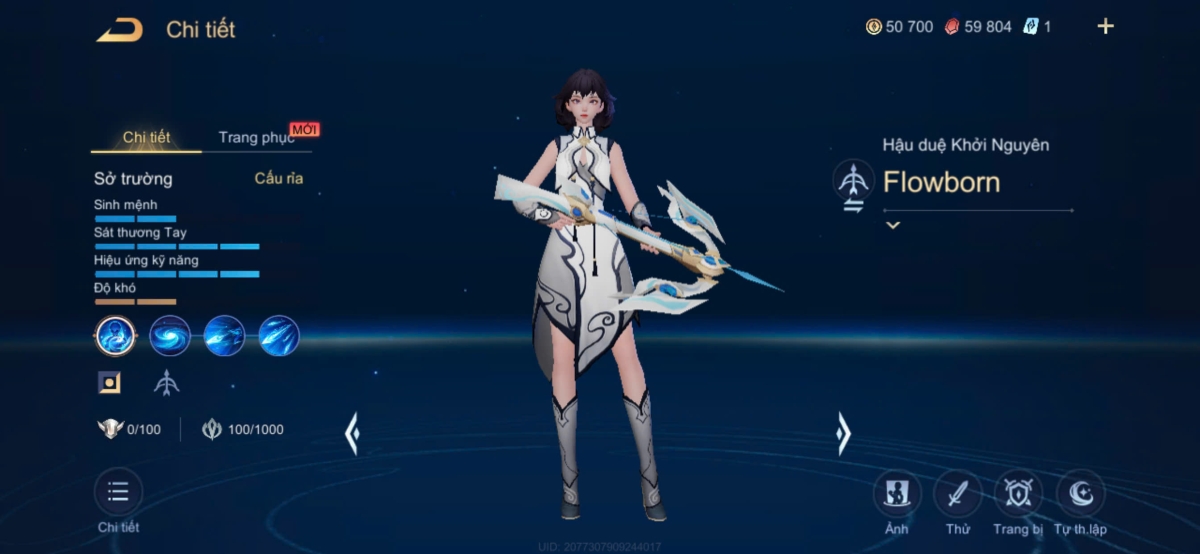Expand the chevron under Flowborn name
1200x554 pixels.
pyautogui.click(x=893, y=226)
